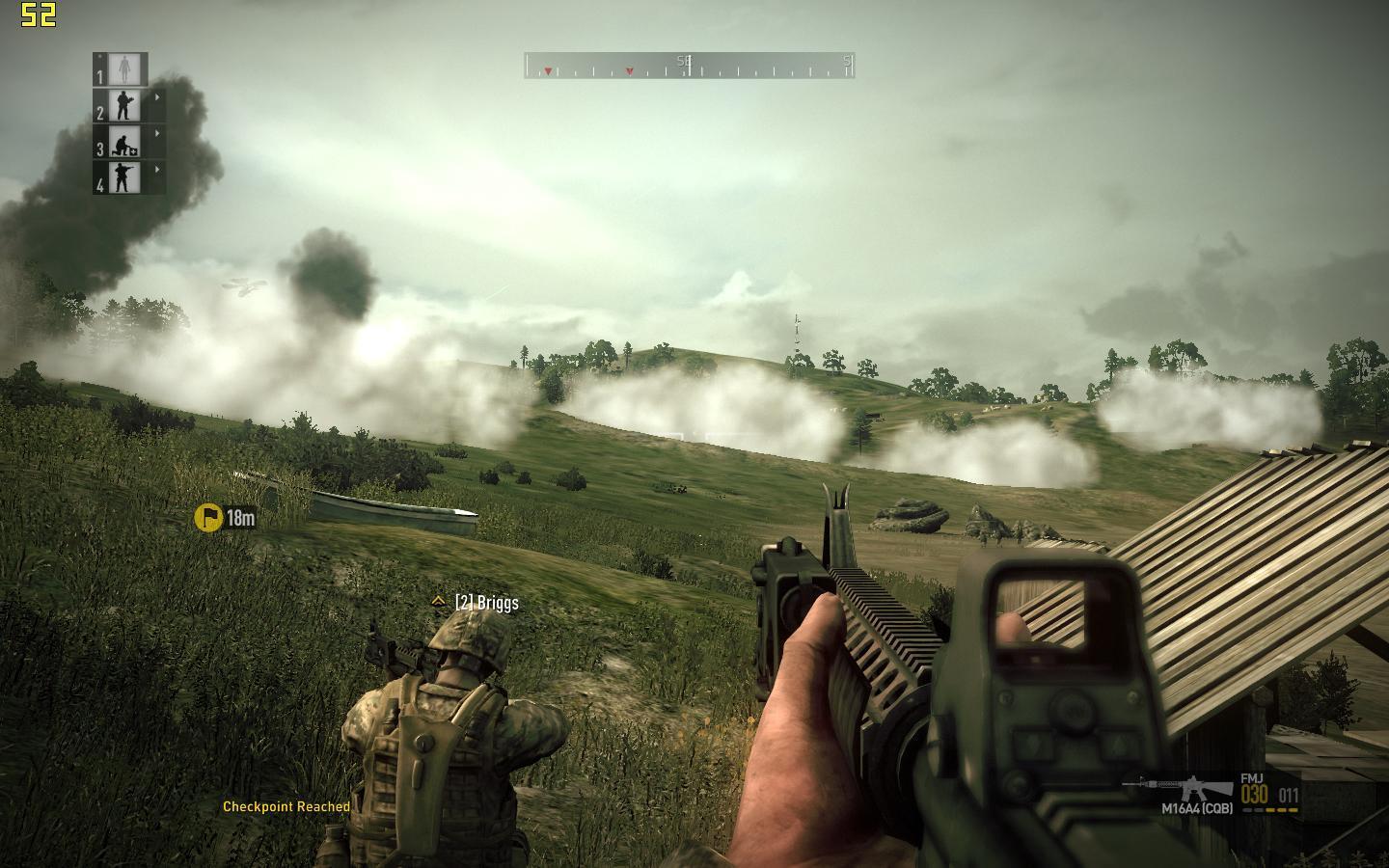
Task: Select squad member 2, the standing gunner
Action: (x=123, y=105)
